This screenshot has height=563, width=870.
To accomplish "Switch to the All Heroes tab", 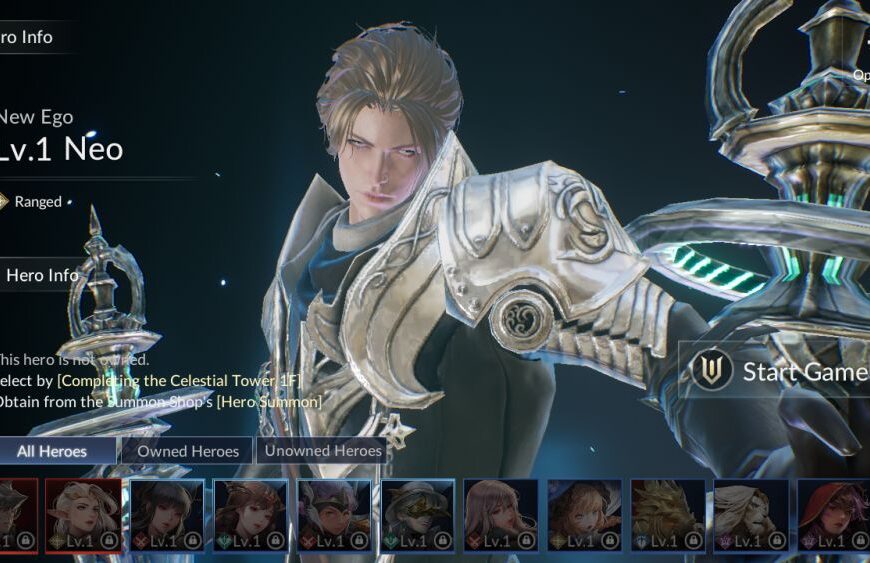I will (x=53, y=451).
